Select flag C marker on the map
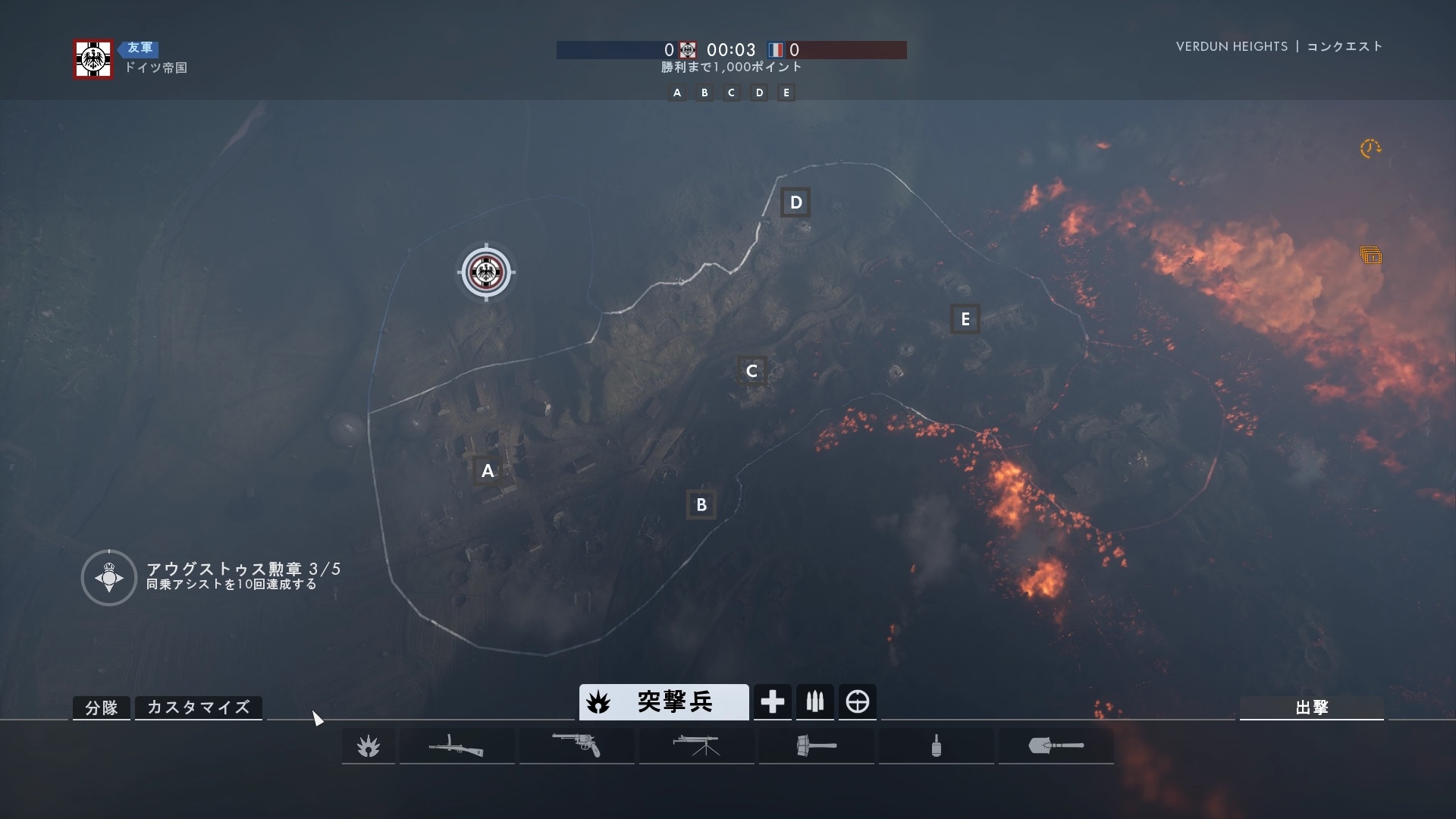The image size is (1456, 819). (752, 372)
